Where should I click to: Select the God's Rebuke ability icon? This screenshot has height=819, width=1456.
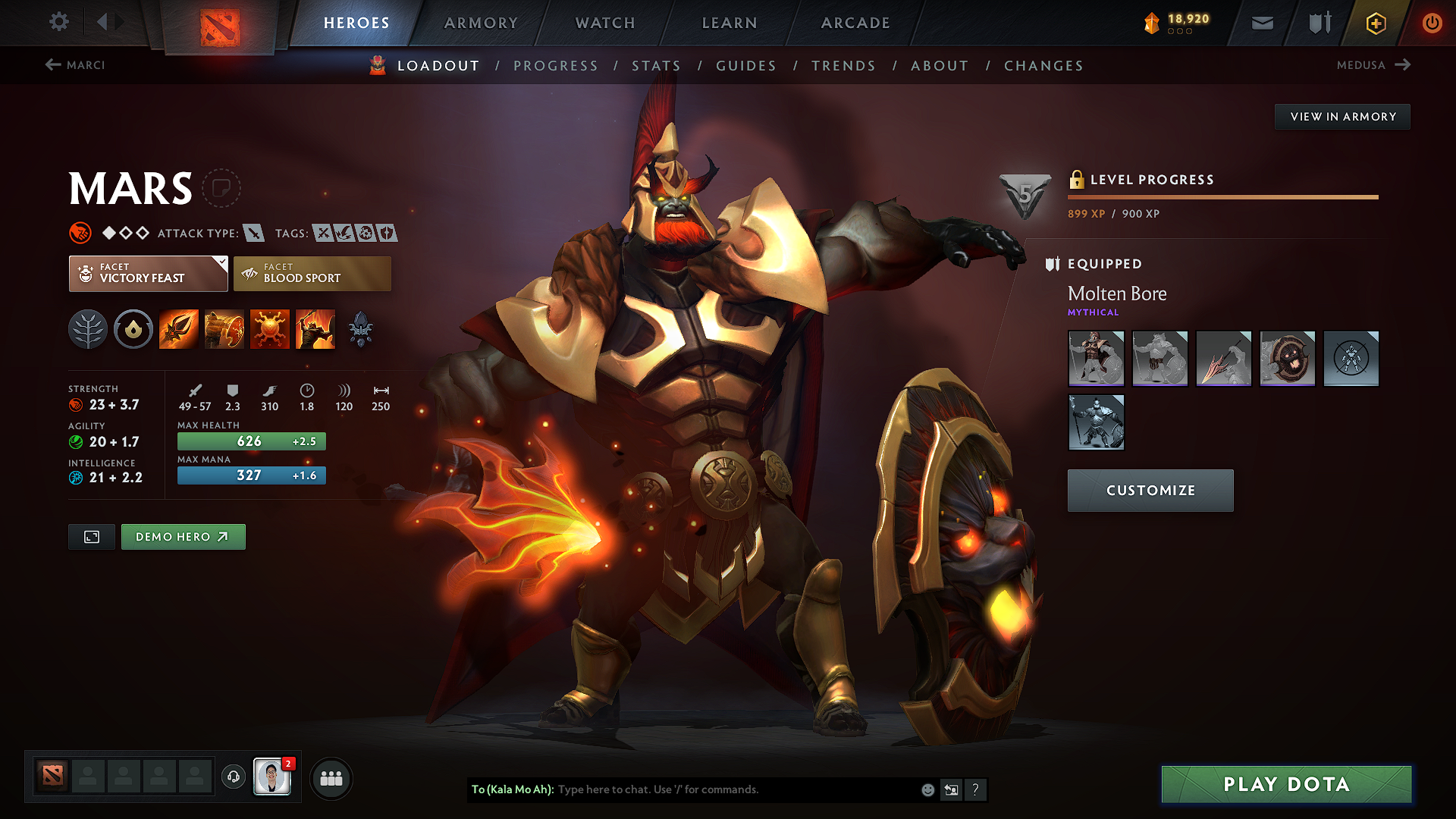pos(224,329)
